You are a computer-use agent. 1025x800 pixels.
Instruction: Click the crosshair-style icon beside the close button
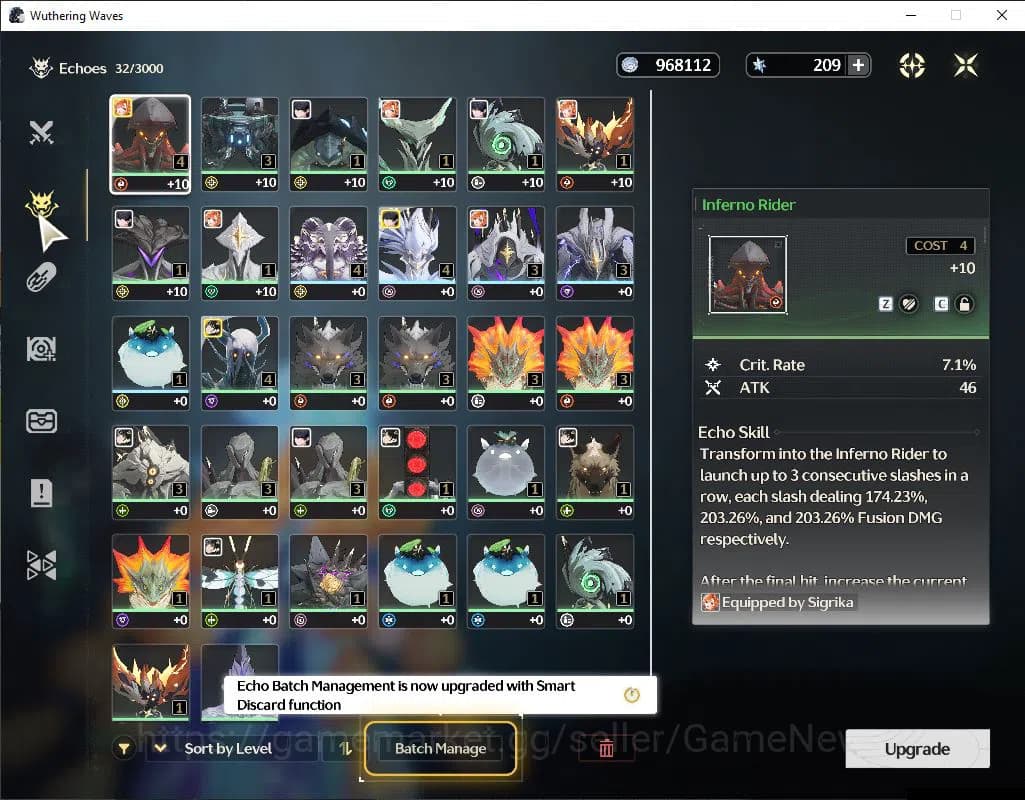coord(911,65)
